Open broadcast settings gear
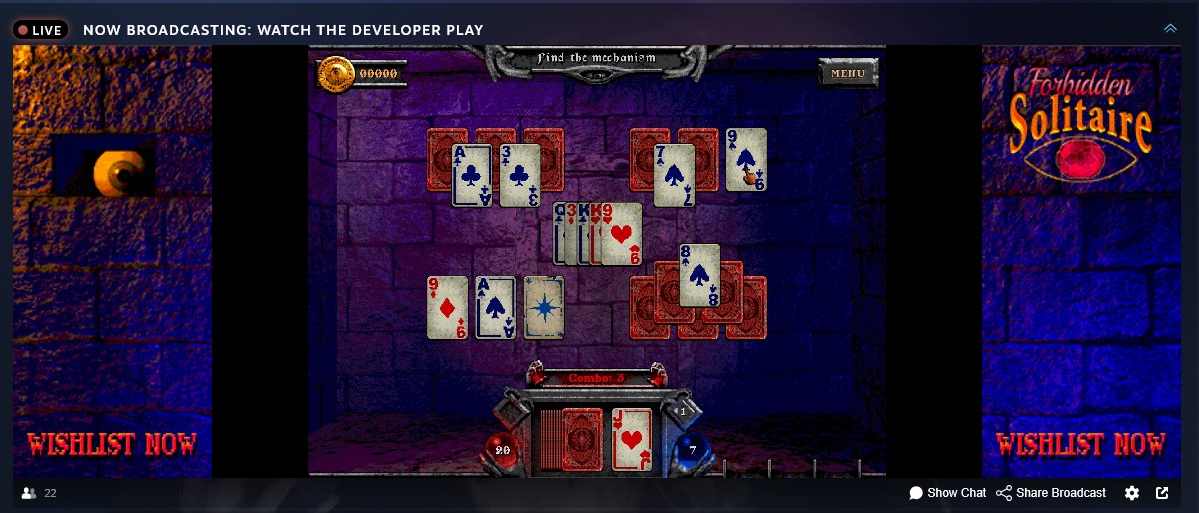This screenshot has height=513, width=1199. [1132, 493]
